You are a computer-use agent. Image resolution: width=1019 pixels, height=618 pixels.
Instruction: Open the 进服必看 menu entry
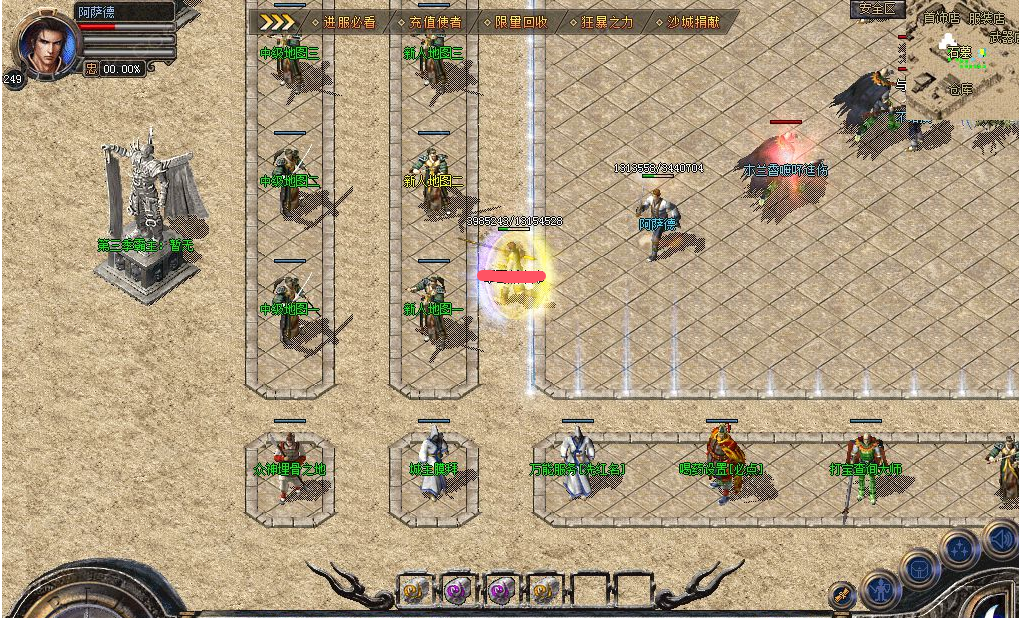[349, 21]
